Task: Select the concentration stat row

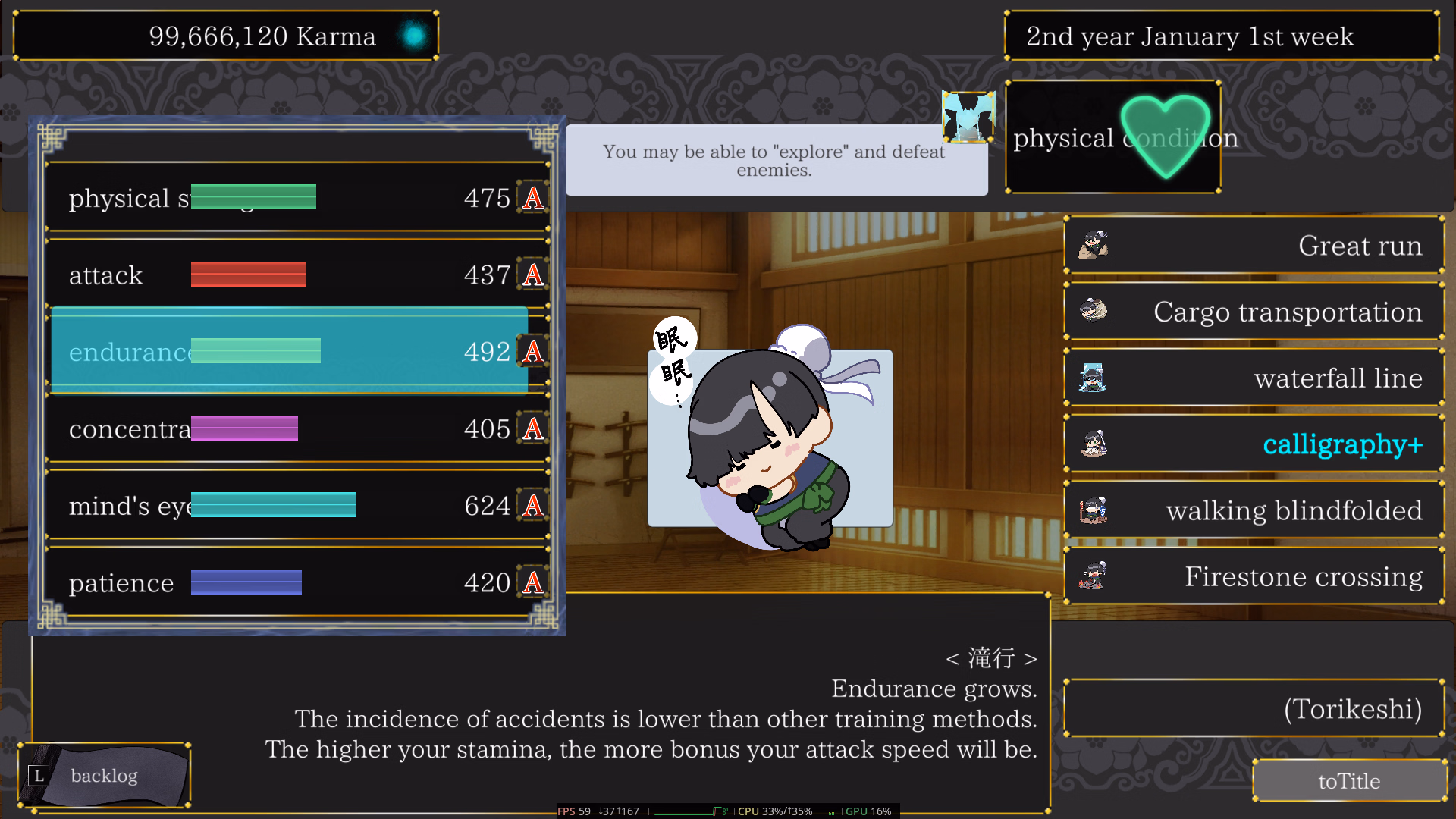Action: tap(296, 428)
